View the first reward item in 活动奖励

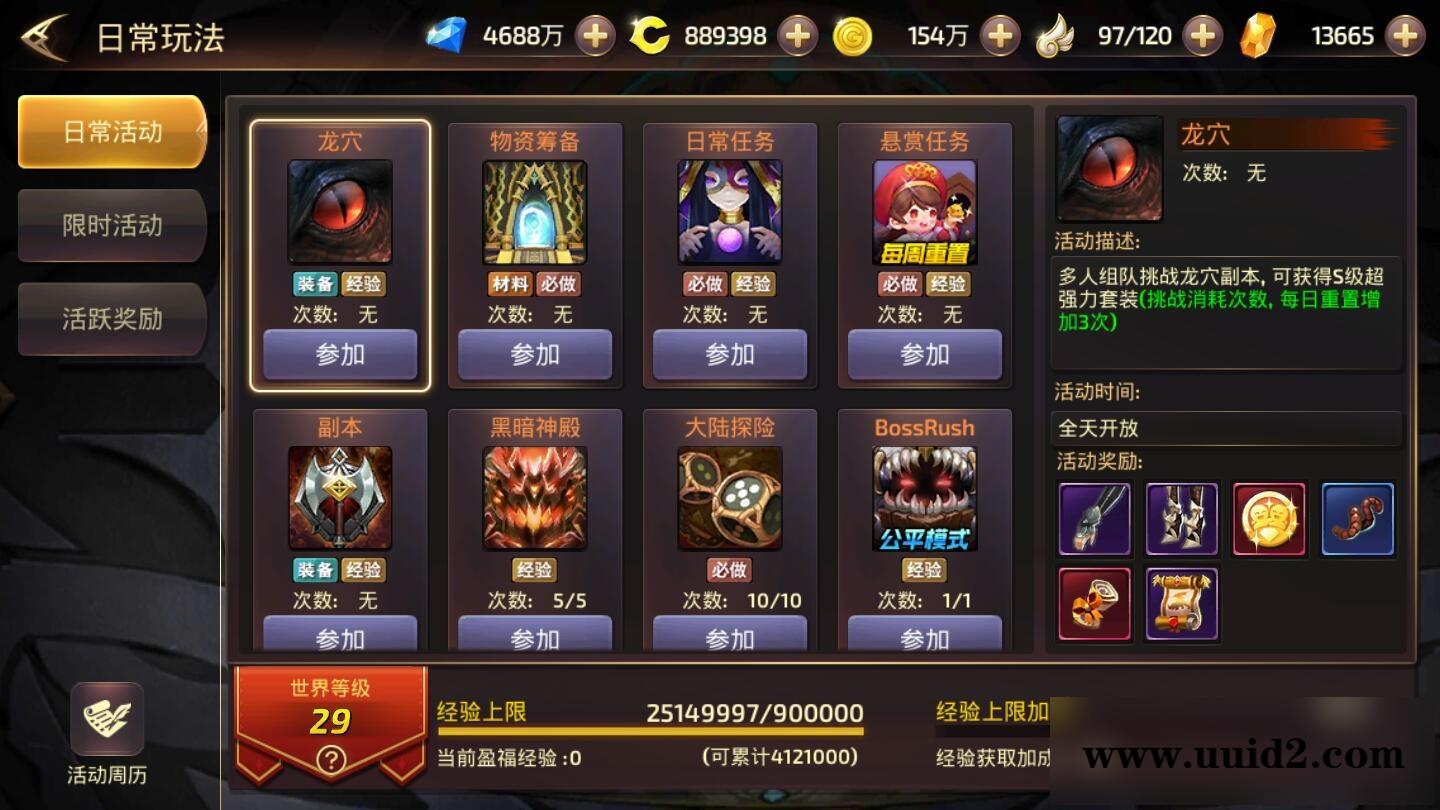click(x=1094, y=518)
